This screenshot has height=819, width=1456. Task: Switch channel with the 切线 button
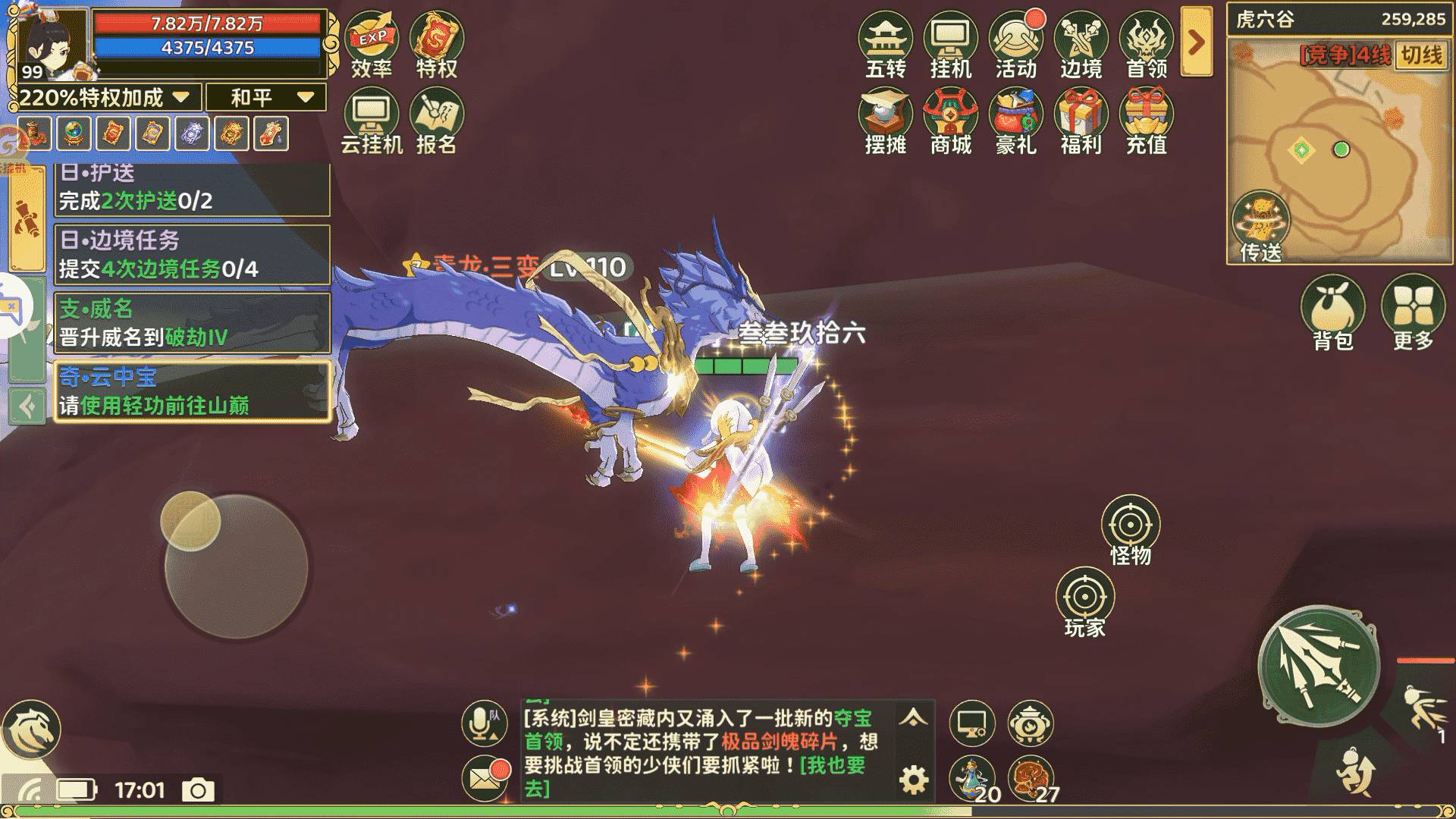(x=1421, y=55)
